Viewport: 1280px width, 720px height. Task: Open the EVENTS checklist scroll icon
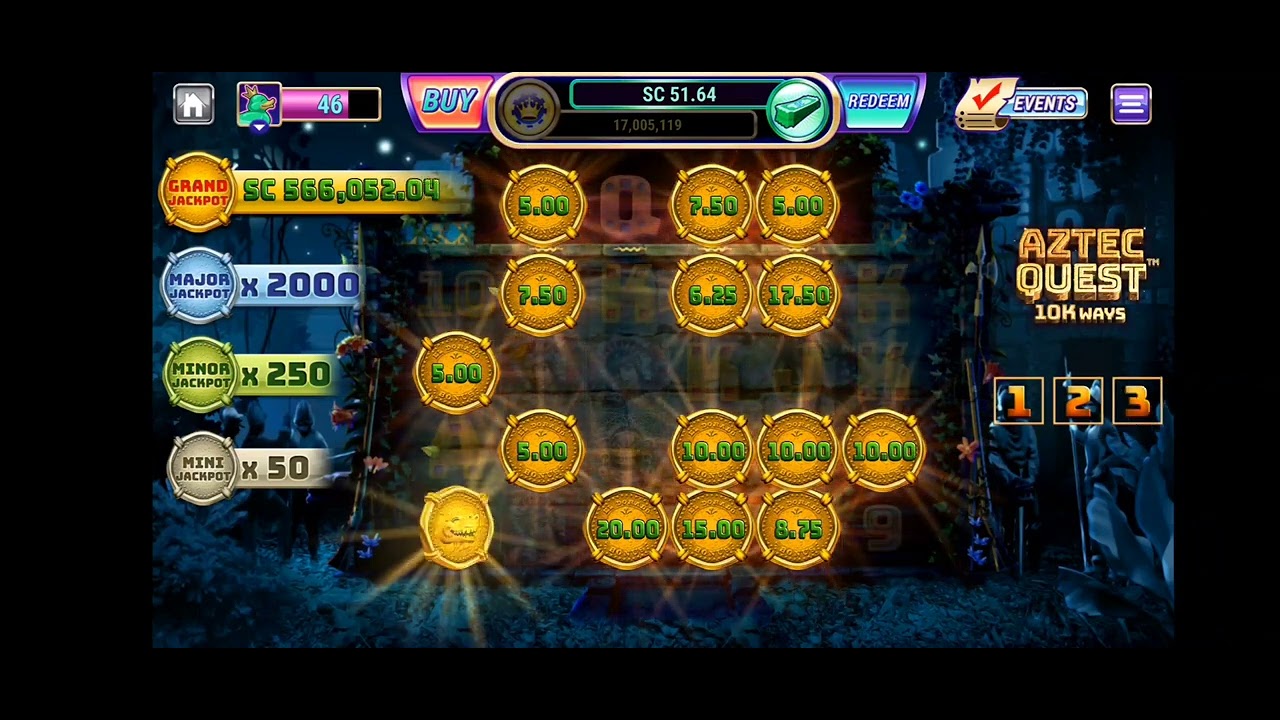tap(985, 102)
